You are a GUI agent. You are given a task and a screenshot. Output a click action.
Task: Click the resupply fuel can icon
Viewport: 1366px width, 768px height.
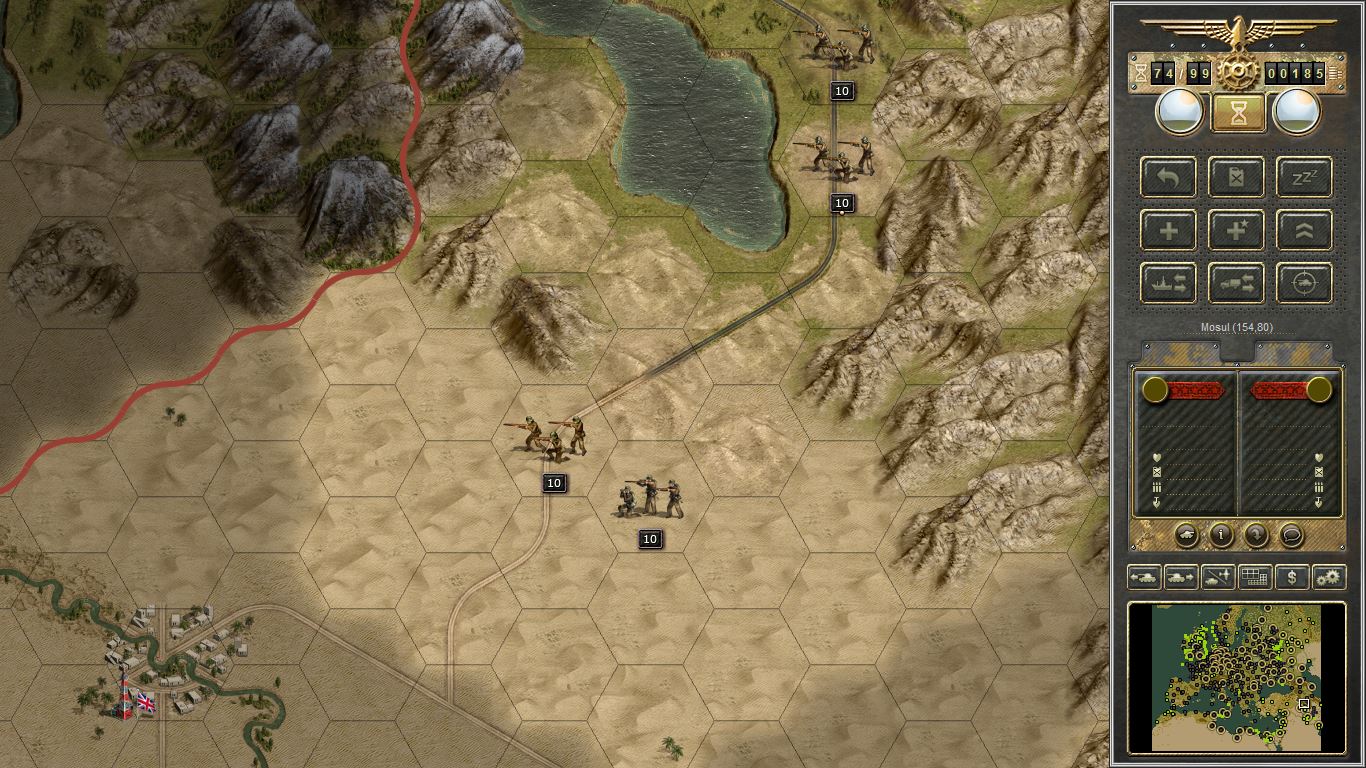tap(1236, 177)
